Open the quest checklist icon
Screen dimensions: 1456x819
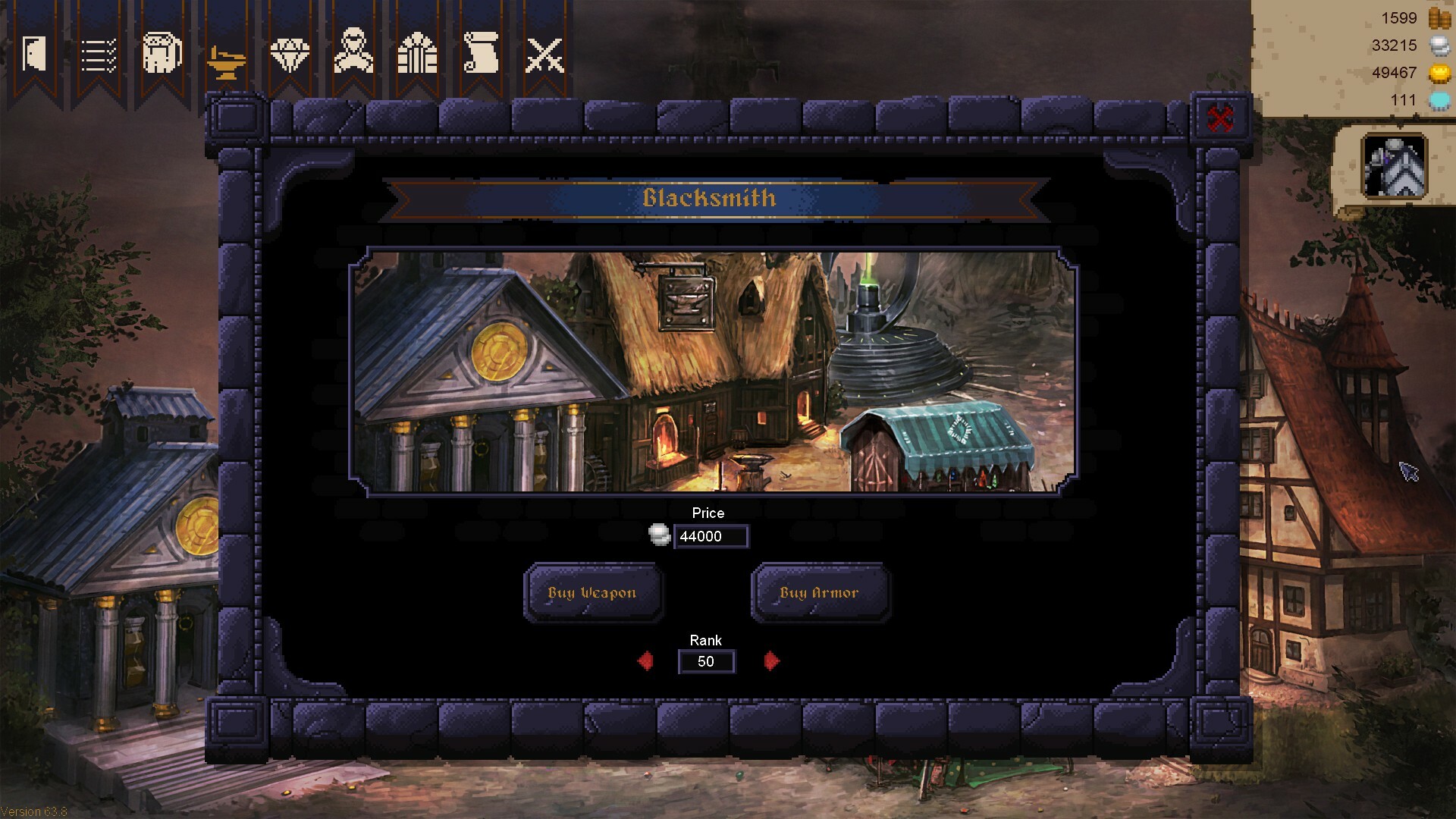click(97, 53)
